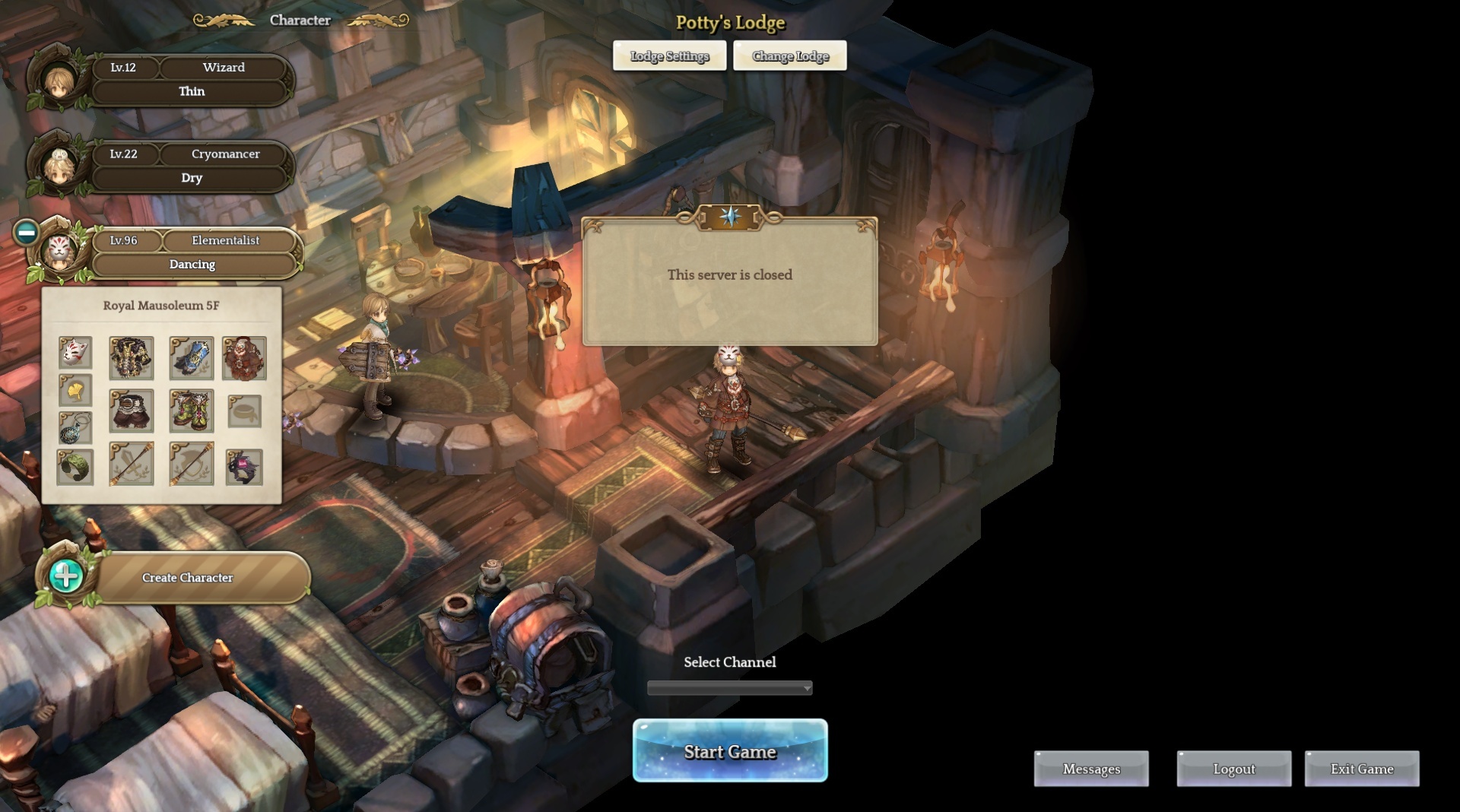The height and width of the screenshot is (812, 1460).
Task: Open Lodge Settings
Action: (x=669, y=56)
